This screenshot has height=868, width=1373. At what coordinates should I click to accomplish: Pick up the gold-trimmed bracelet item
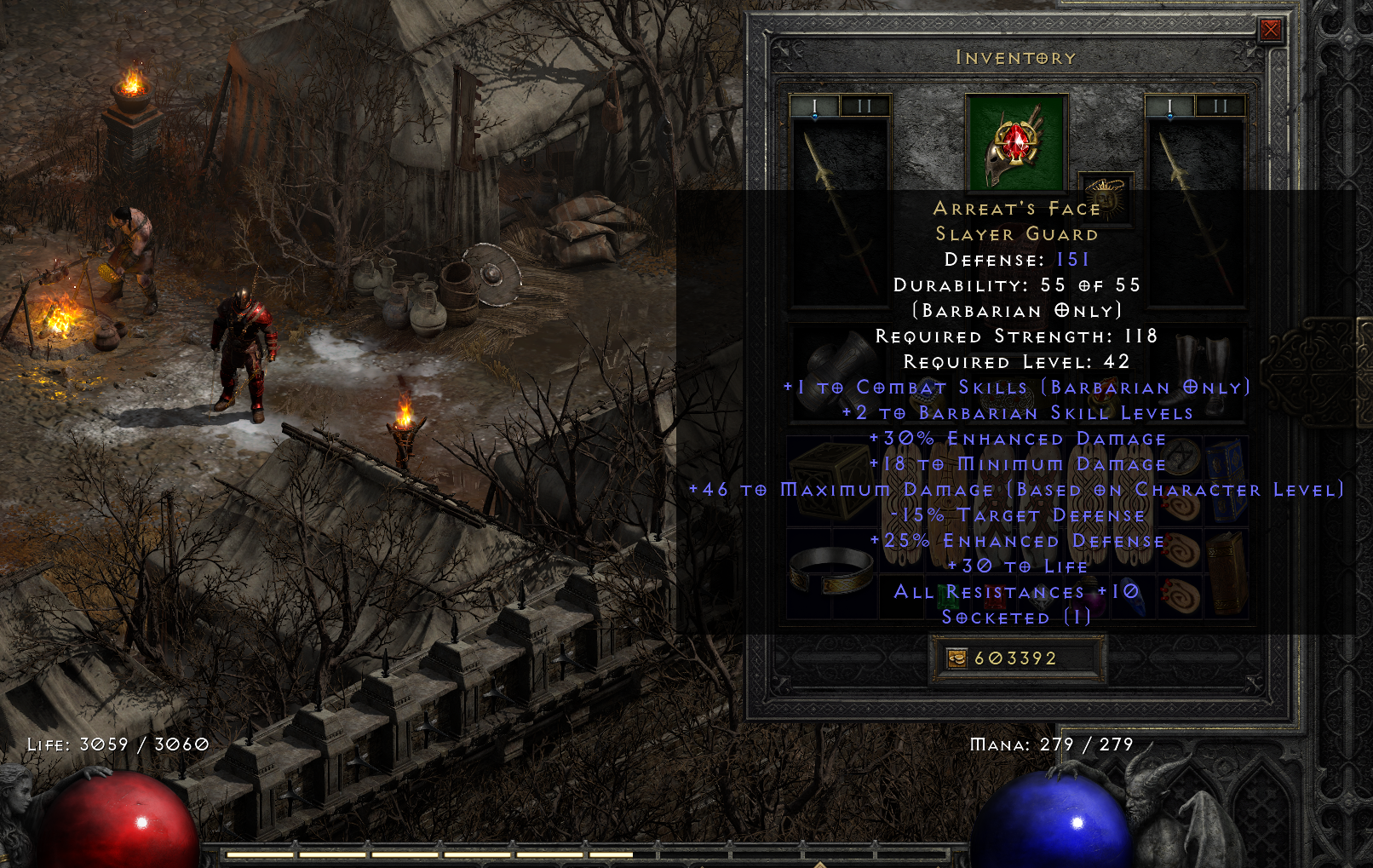(x=830, y=571)
